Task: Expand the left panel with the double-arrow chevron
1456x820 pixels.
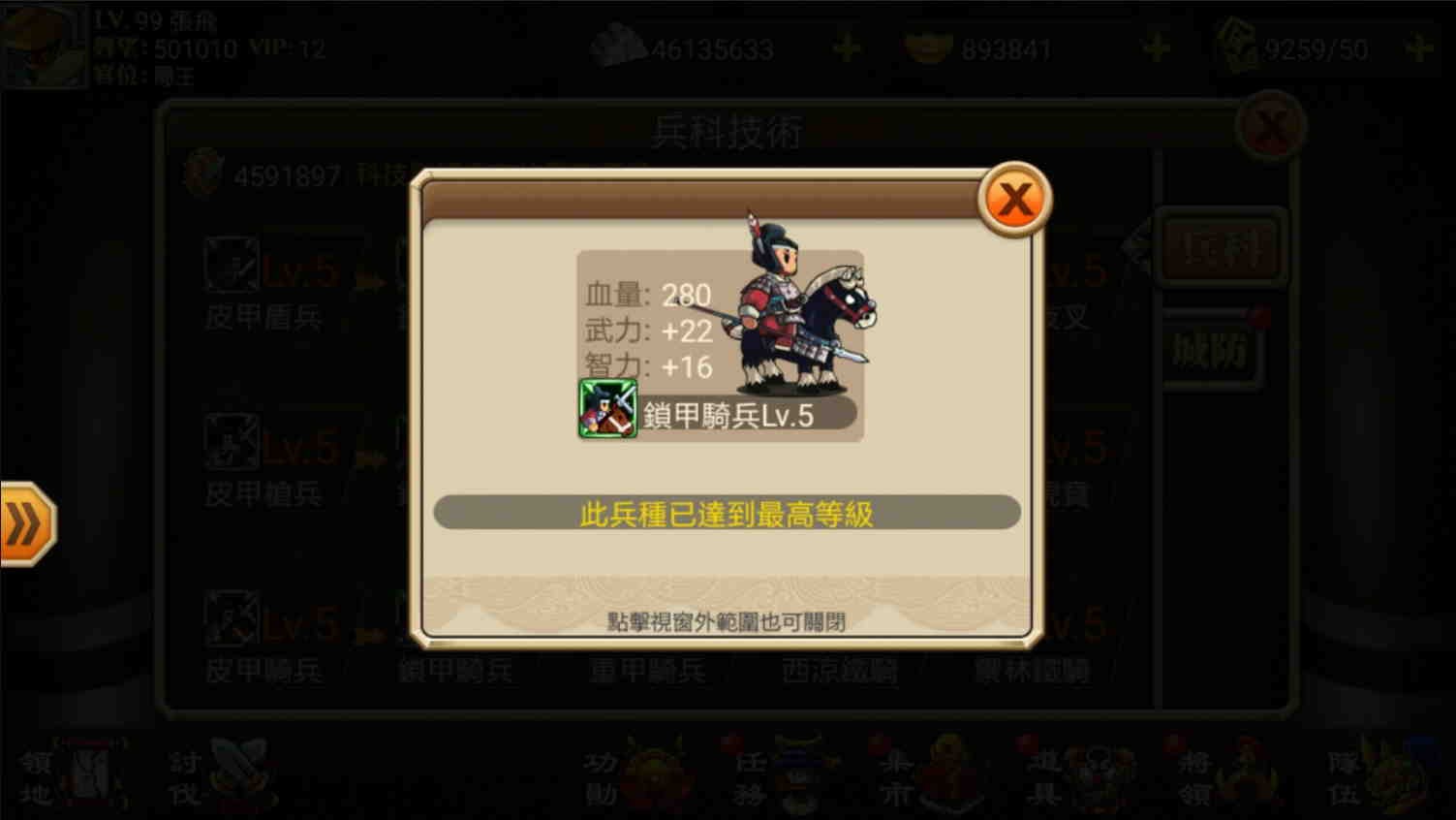Action: [x=26, y=524]
